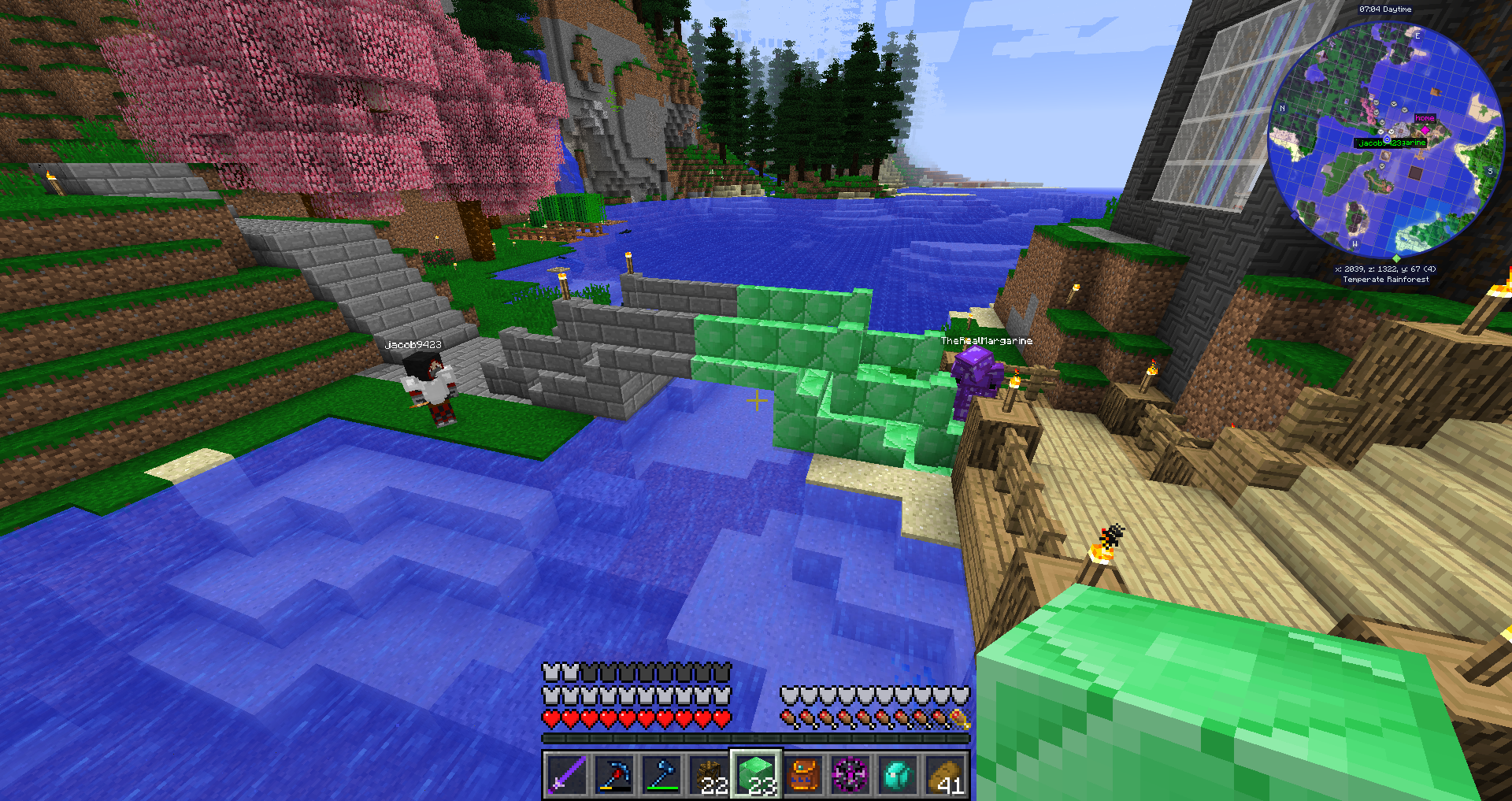Choose the blue axe hotbar slot

[661, 774]
